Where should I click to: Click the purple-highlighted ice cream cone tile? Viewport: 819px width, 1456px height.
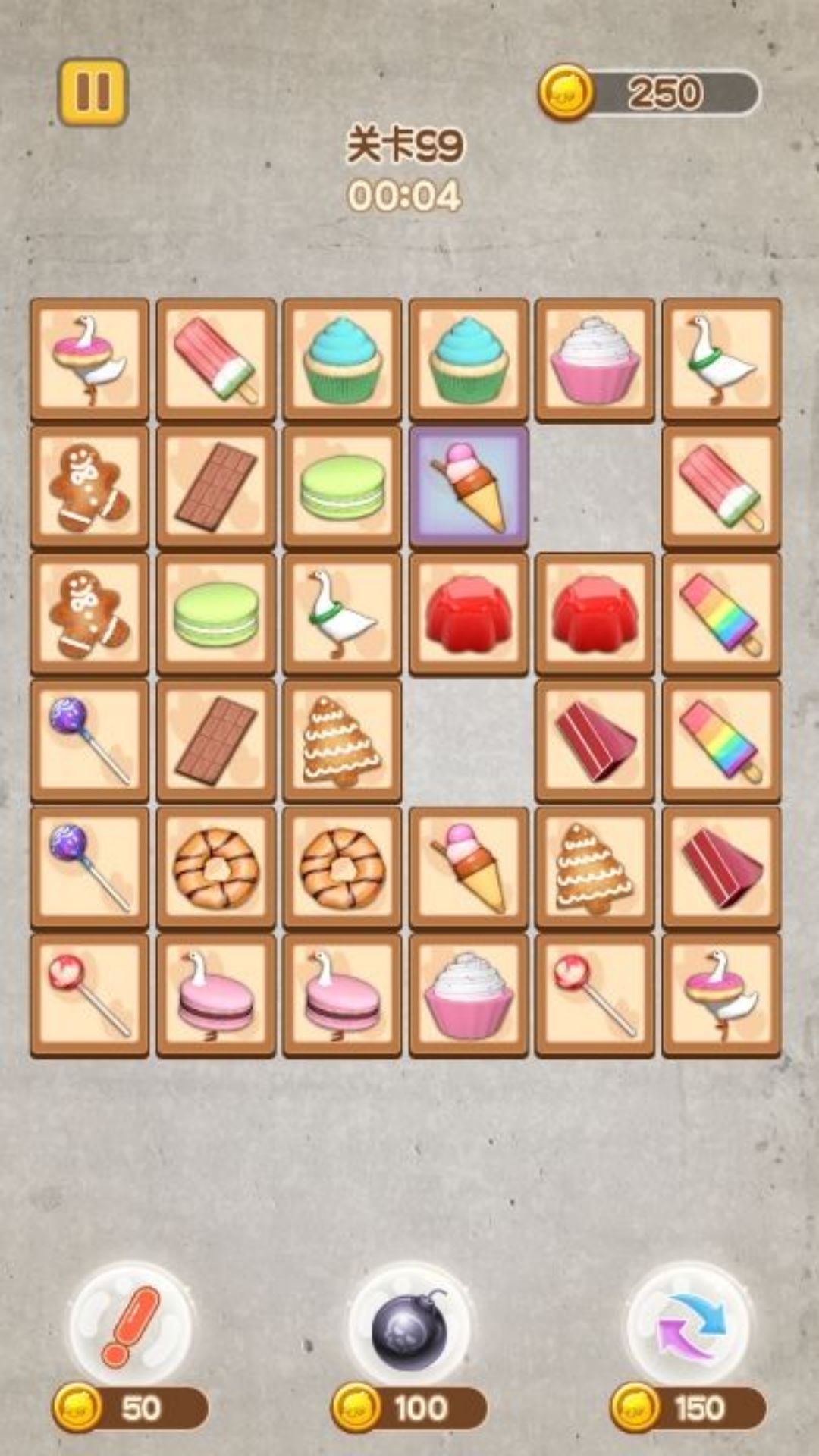tap(469, 486)
